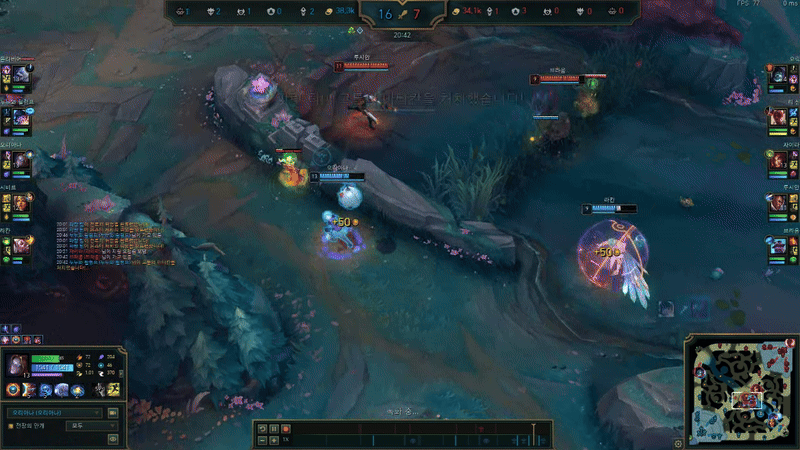Select Orianna's portrait in the champion panel
800x450 pixels.
[x=17, y=363]
